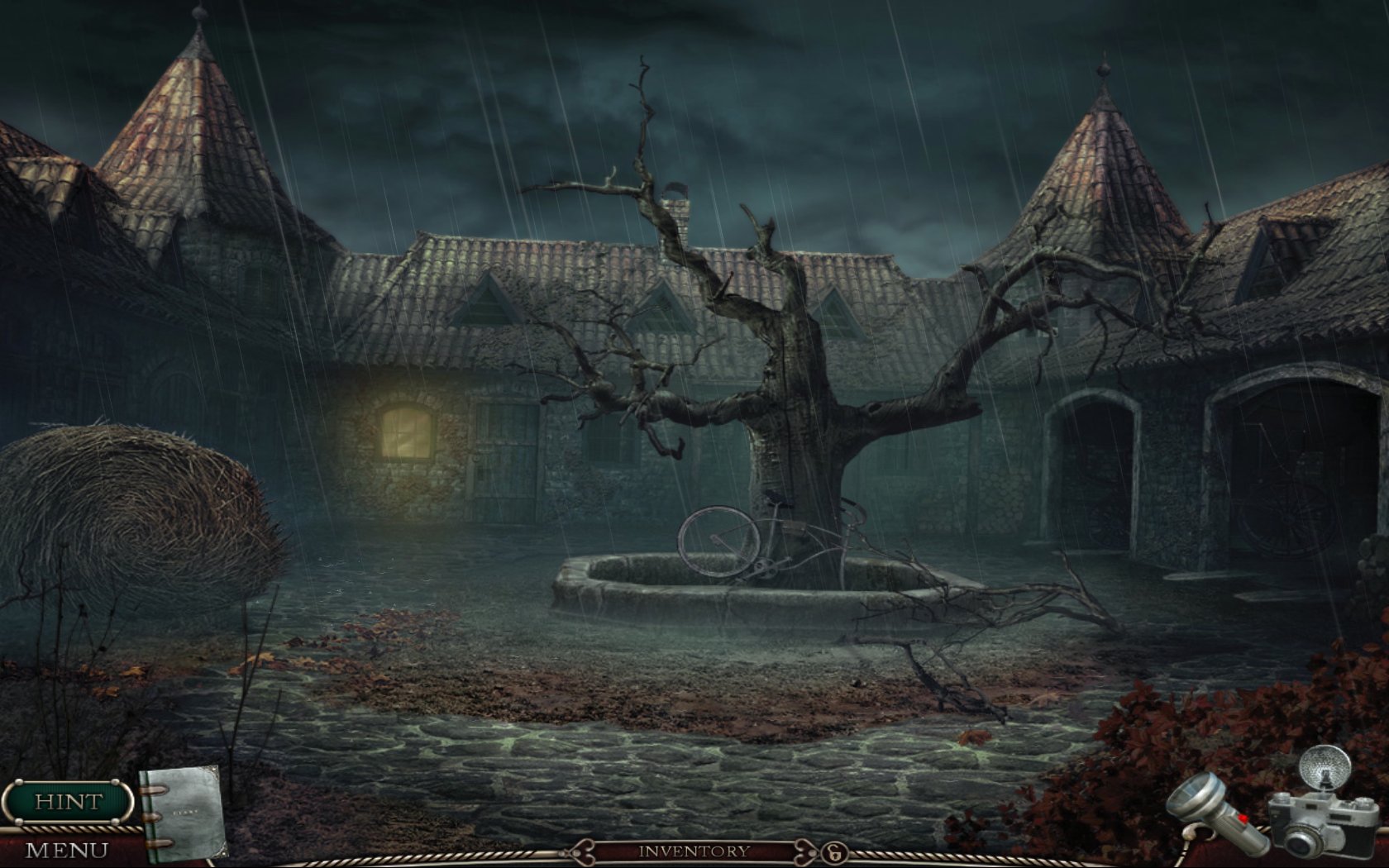Examine the bicycle leaning in the fountain
1389x868 pixels.
tap(728, 537)
